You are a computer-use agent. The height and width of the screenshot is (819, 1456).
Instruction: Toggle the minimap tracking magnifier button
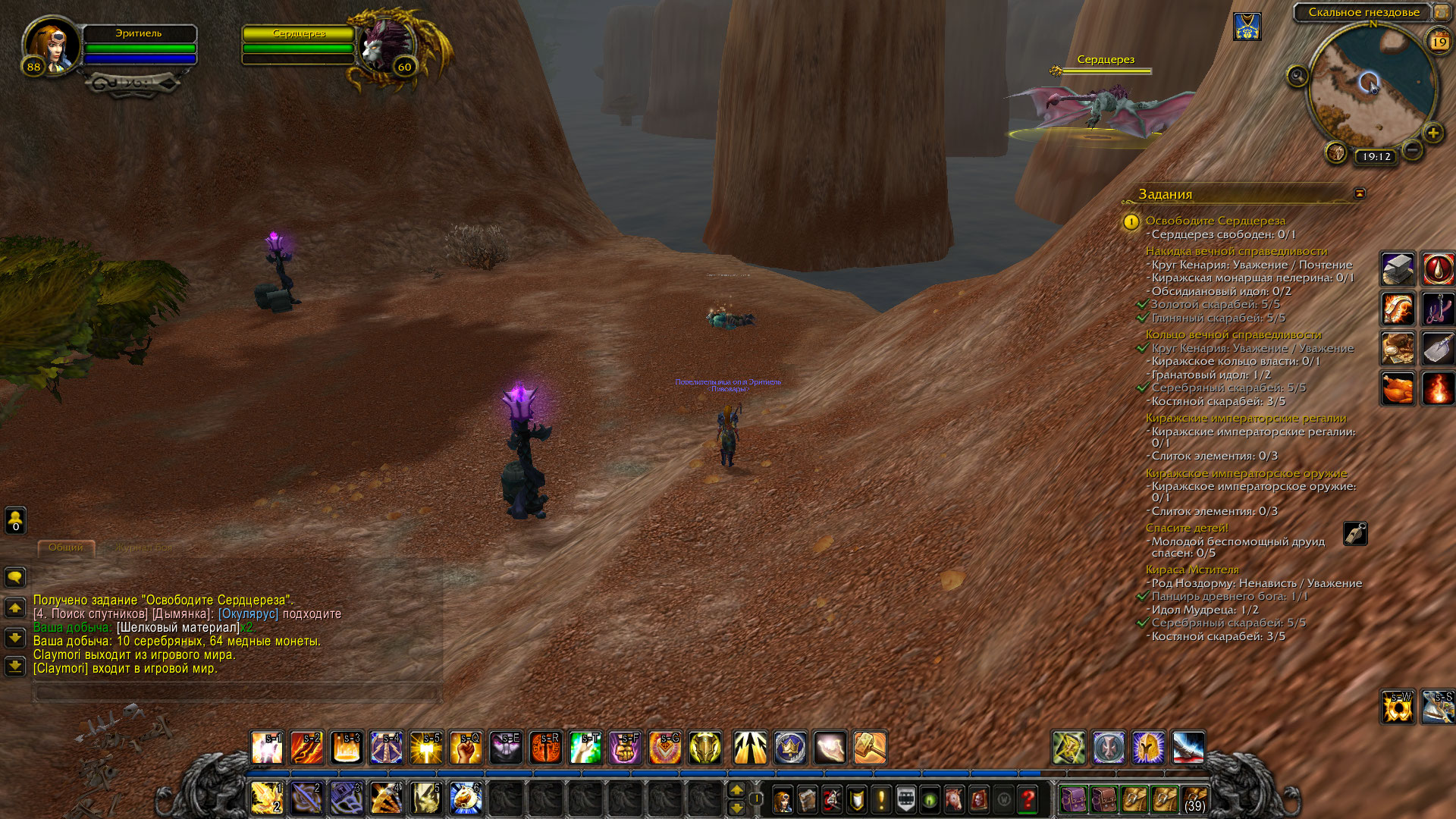pos(1298,76)
